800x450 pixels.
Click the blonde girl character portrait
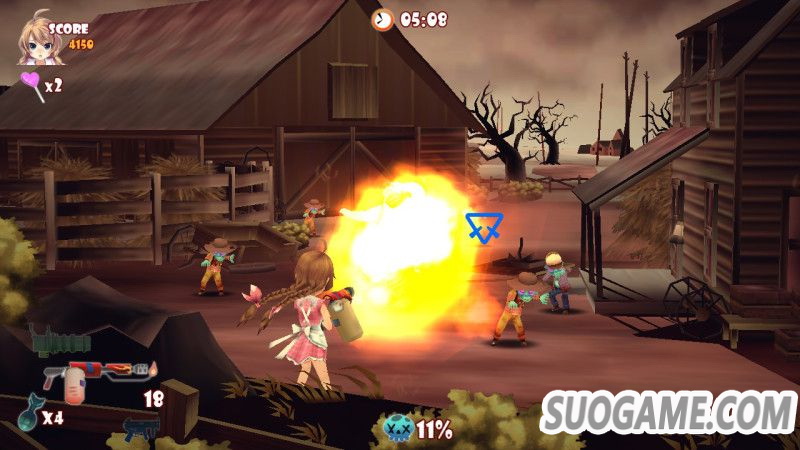coord(36,37)
